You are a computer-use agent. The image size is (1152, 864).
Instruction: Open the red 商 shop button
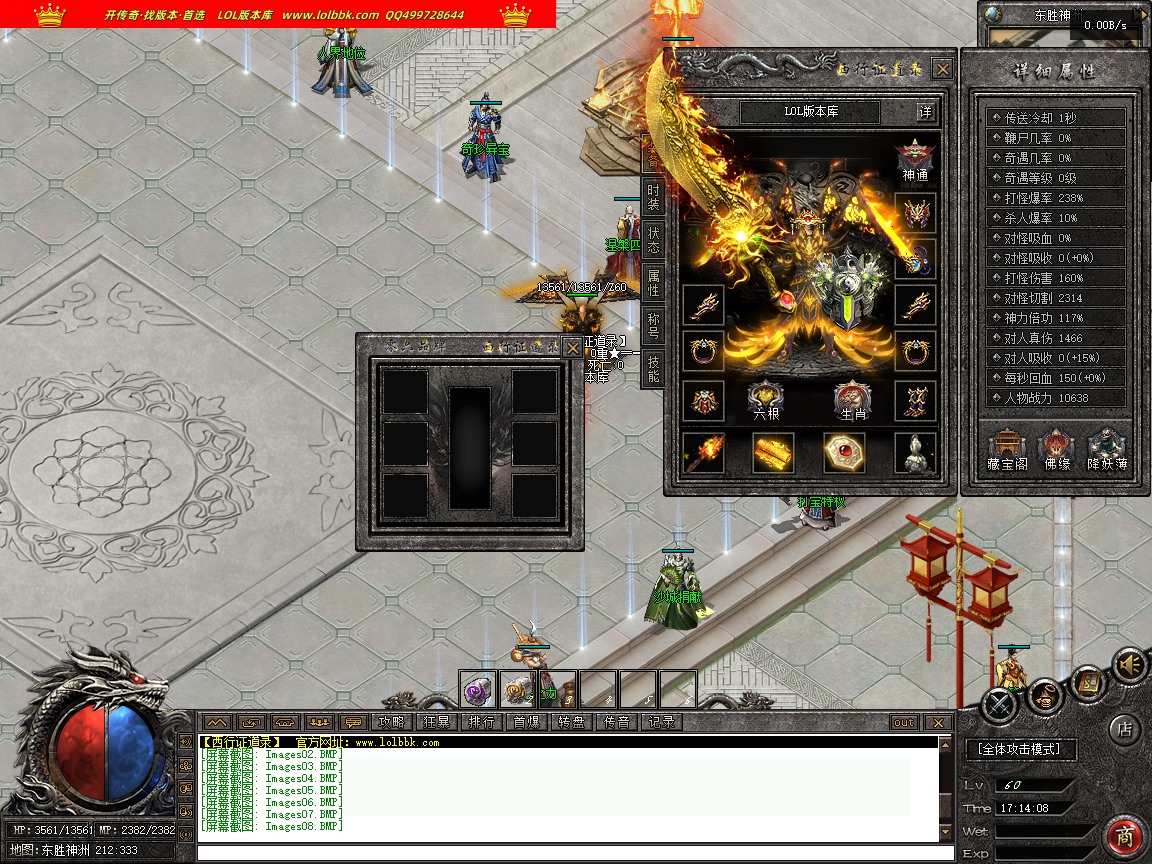1125,836
